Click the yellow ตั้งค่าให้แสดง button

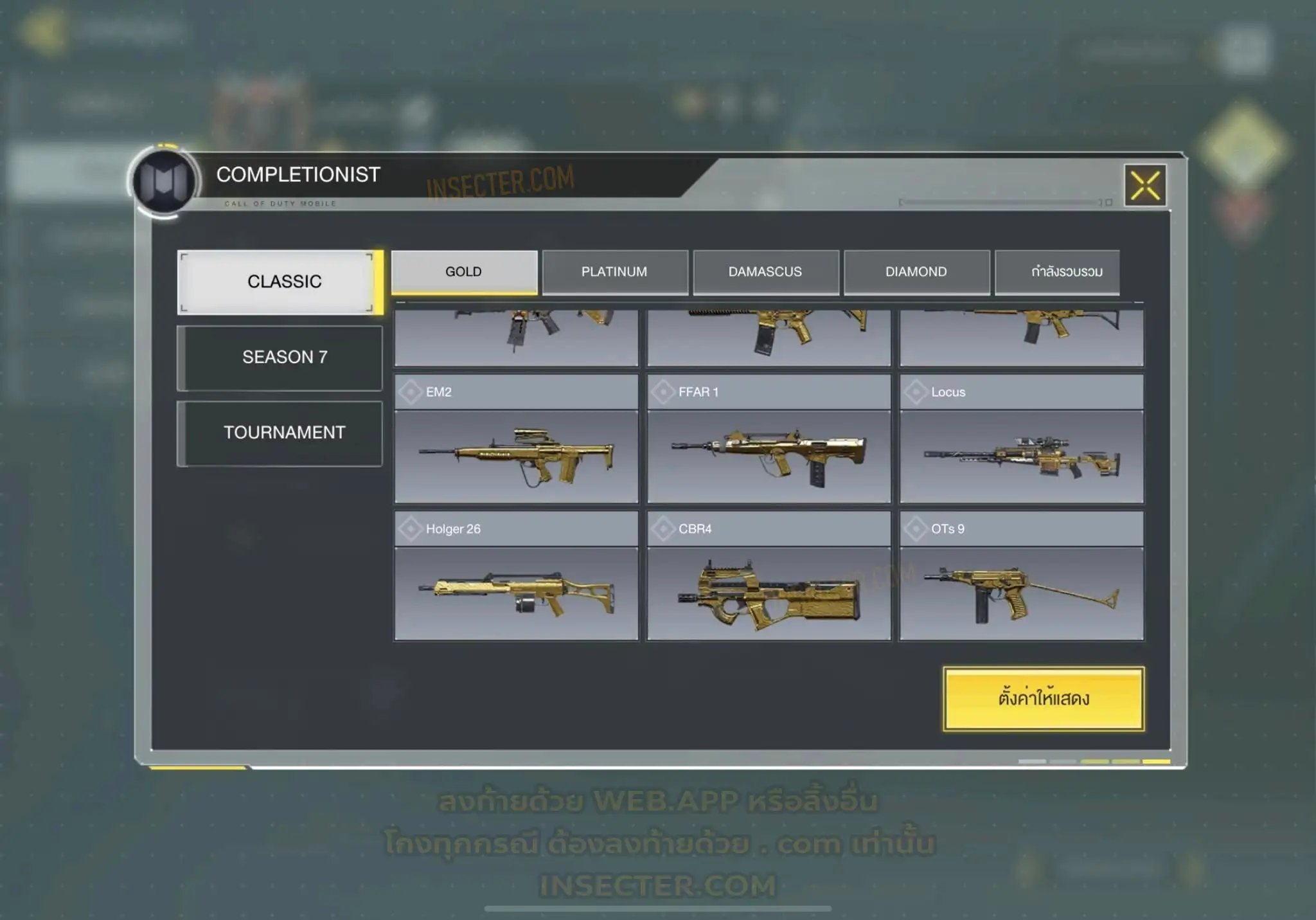1044,699
